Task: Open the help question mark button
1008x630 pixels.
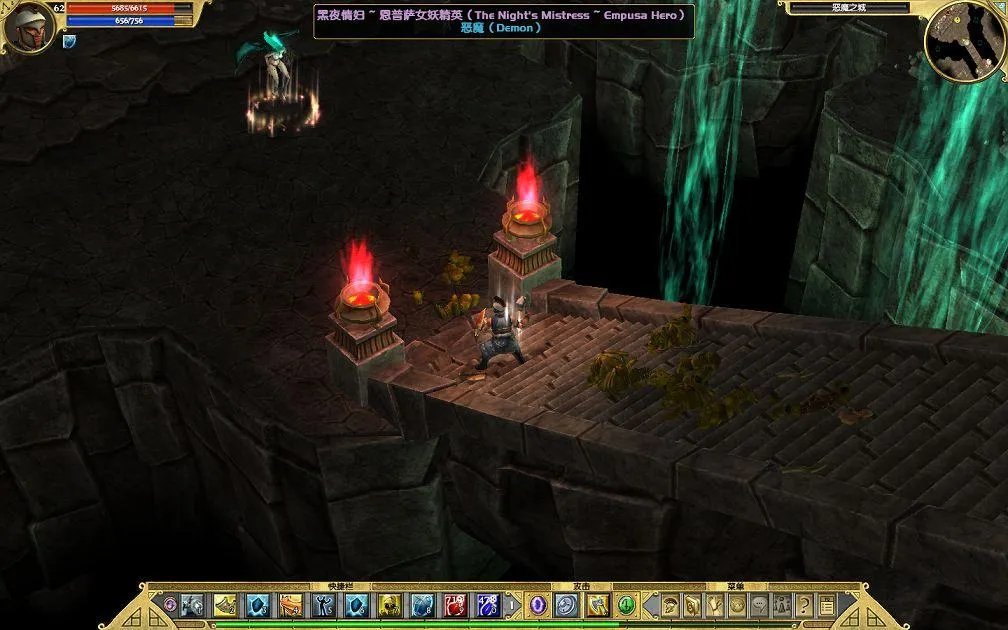Action: click(x=804, y=604)
